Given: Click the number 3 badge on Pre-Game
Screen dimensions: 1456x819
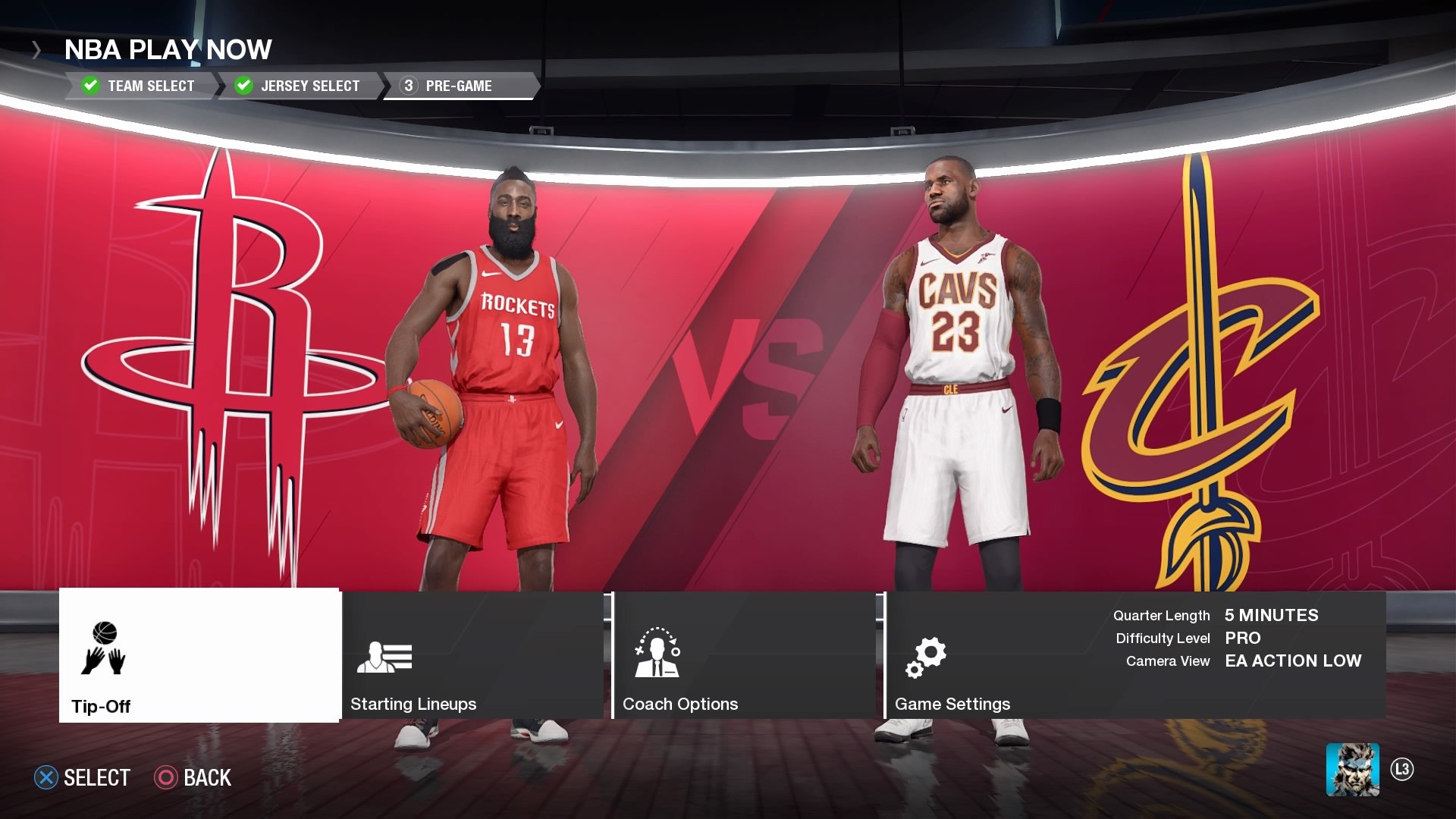Looking at the screenshot, I should tap(406, 86).
